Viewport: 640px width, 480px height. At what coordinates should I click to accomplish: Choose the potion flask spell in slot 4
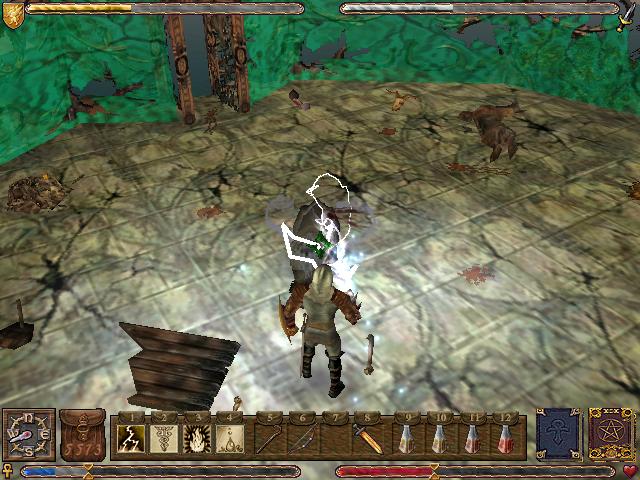[x=231, y=438]
